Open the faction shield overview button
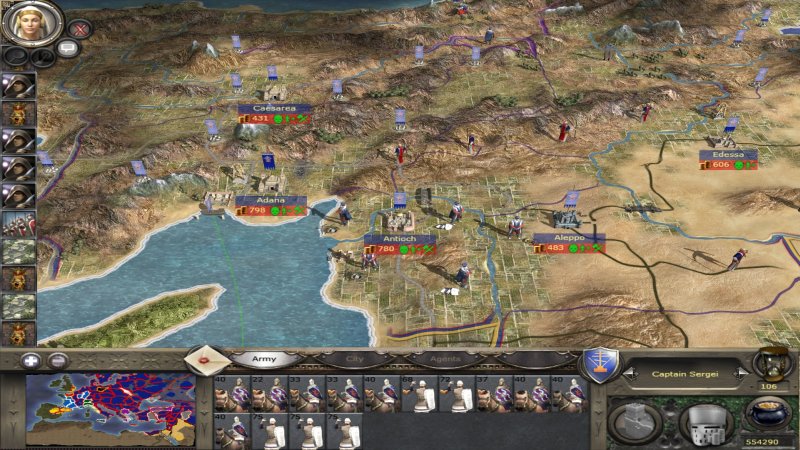 pyautogui.click(x=599, y=364)
